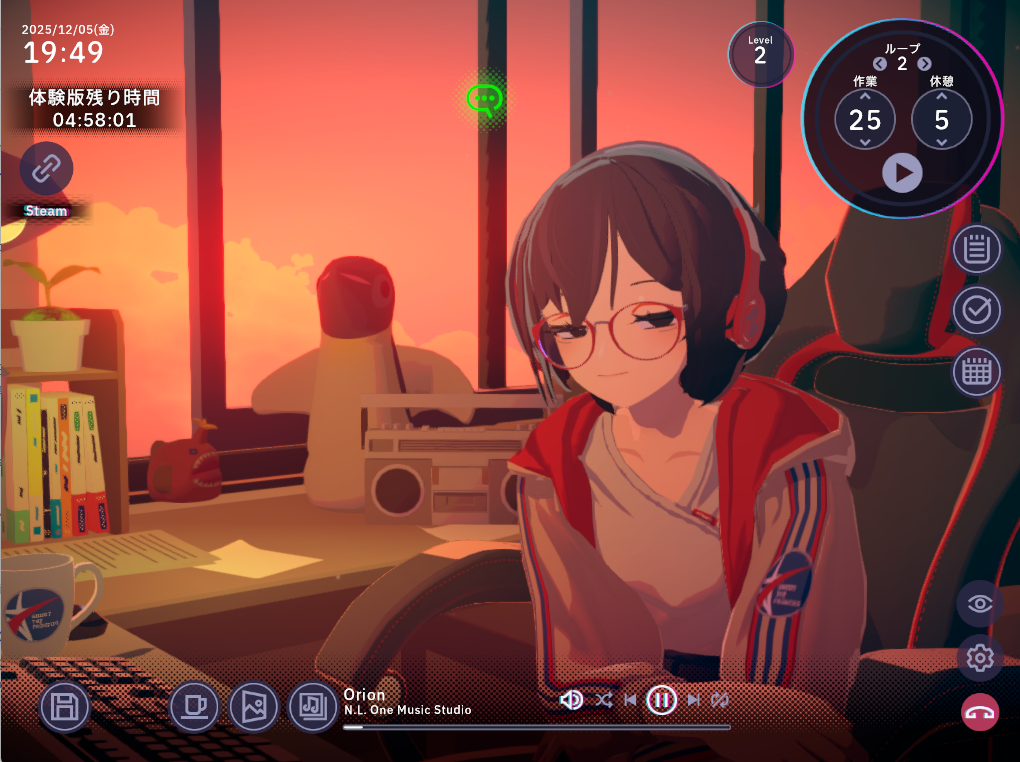The image size is (1020, 762).
Task: Lower the break minutes with the down arrow
Action: [941, 143]
